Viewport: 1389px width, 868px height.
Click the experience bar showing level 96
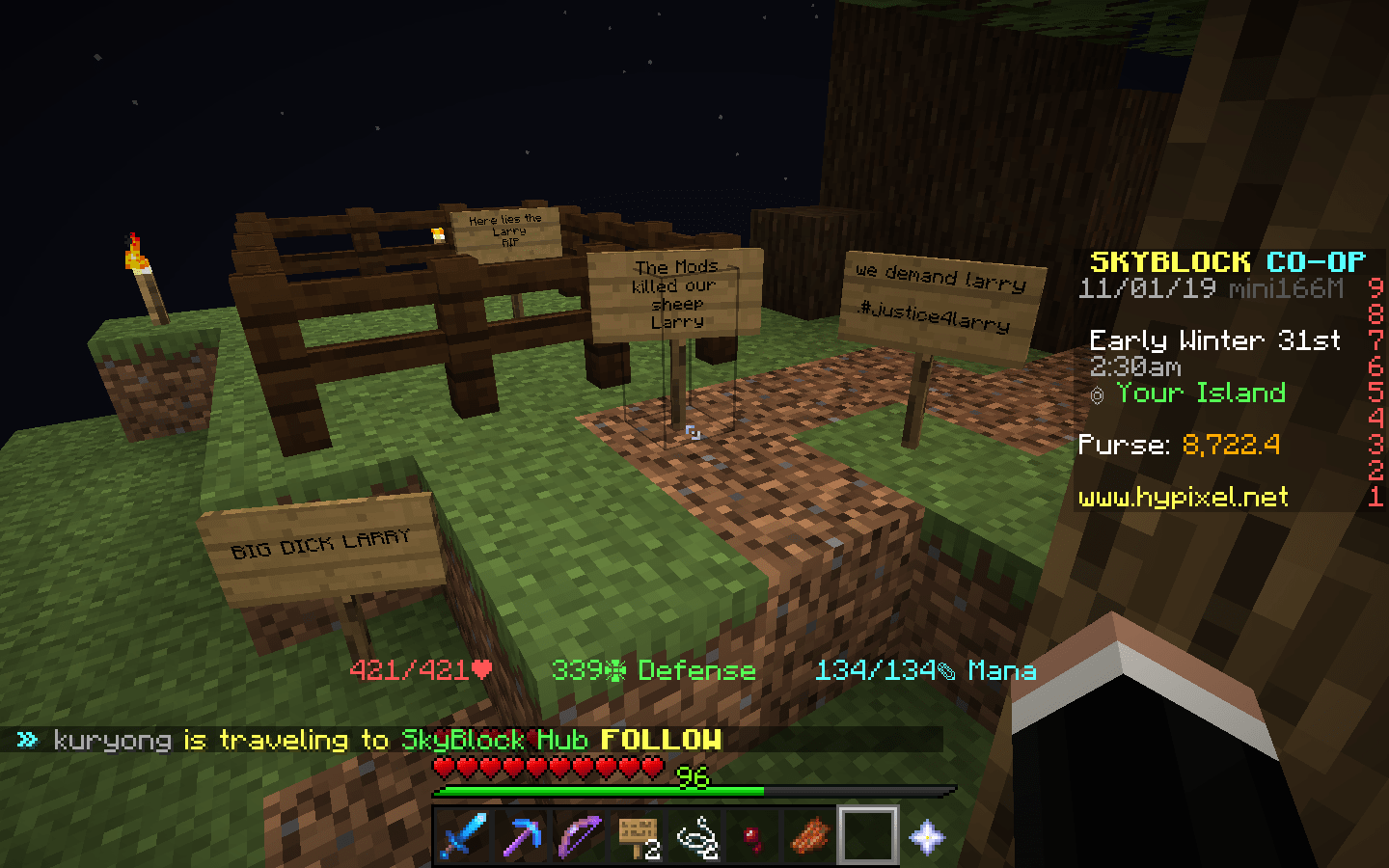click(x=694, y=788)
